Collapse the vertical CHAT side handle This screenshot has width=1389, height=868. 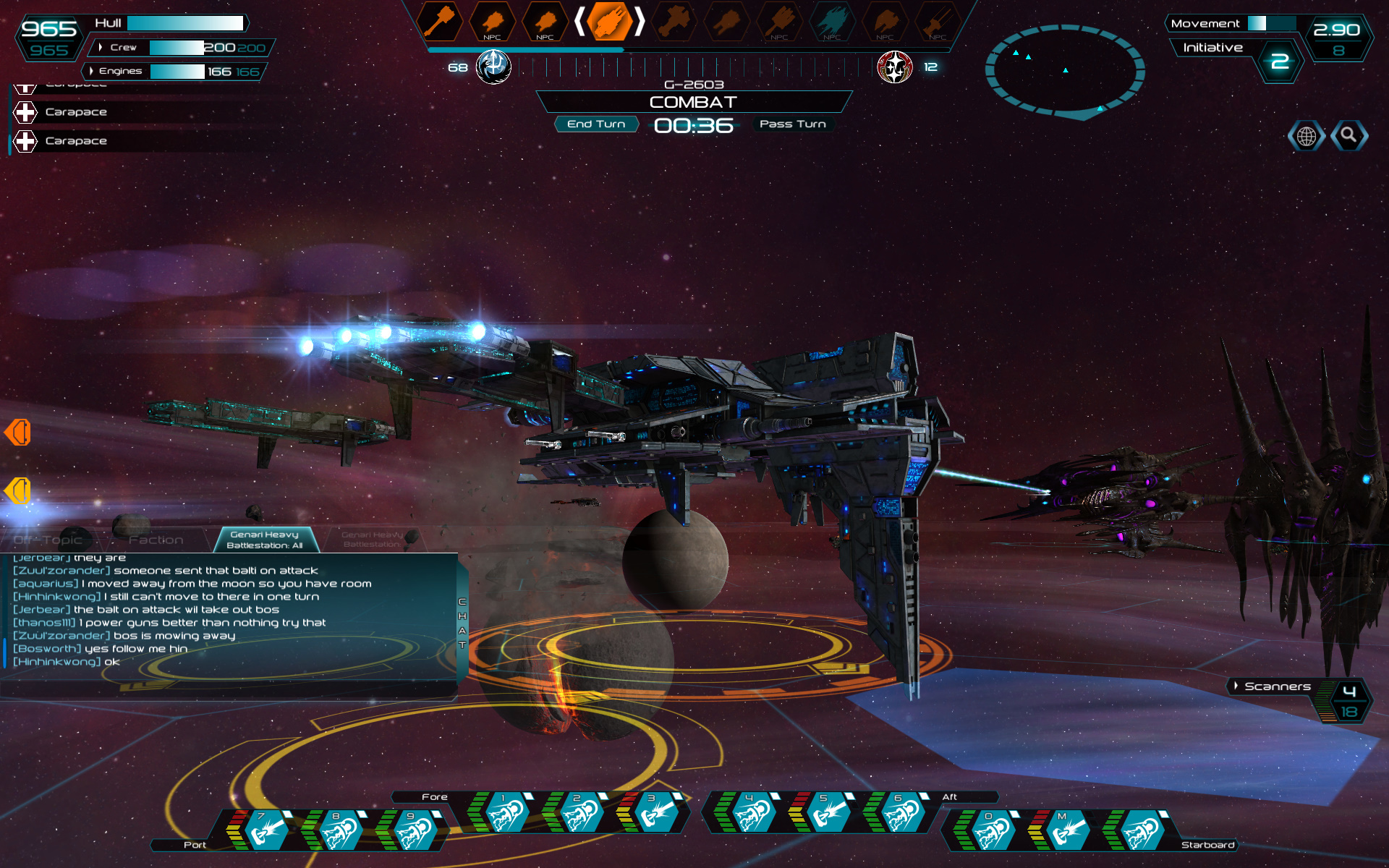click(462, 624)
